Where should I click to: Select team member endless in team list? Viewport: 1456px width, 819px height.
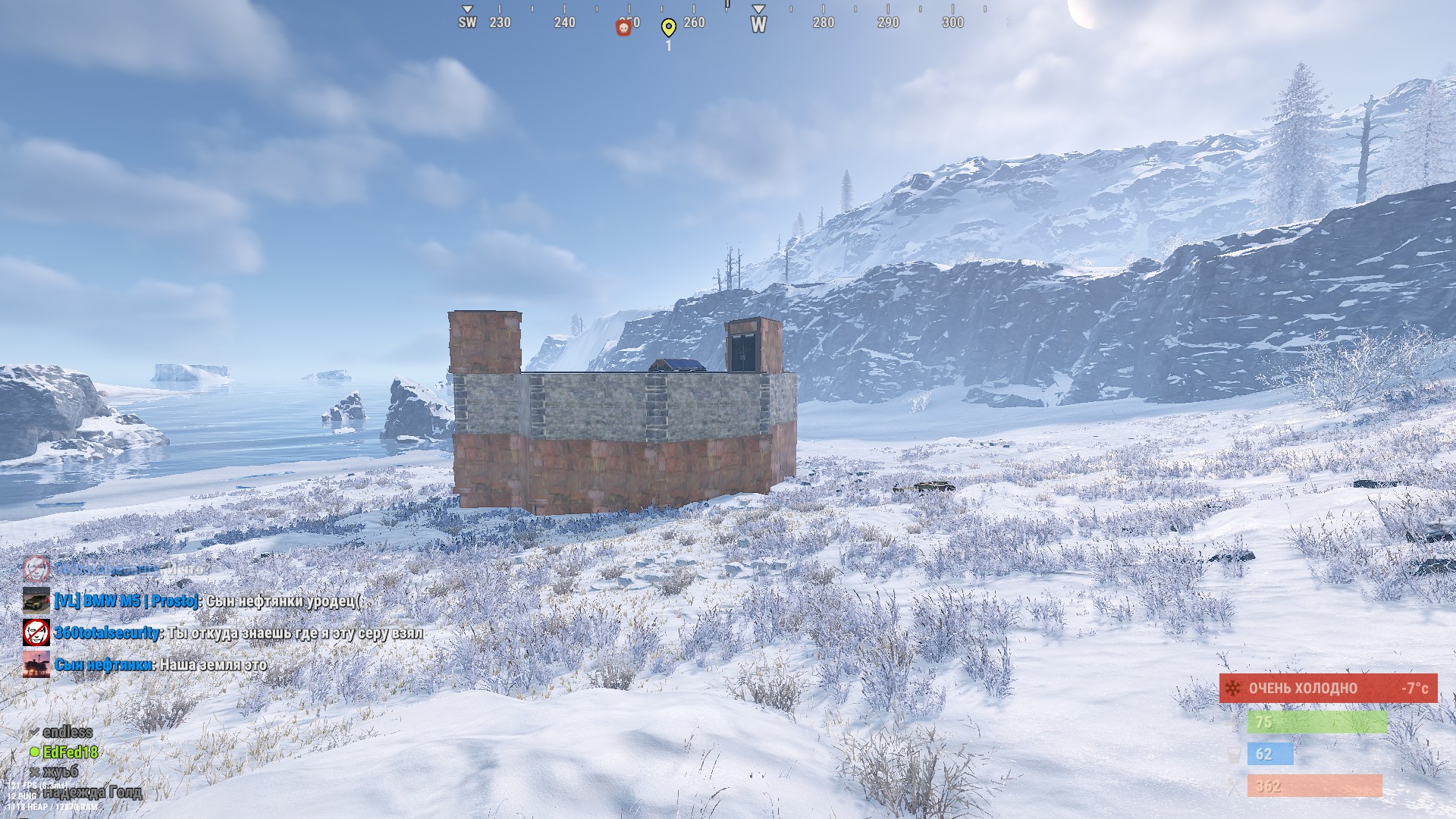coord(67,732)
